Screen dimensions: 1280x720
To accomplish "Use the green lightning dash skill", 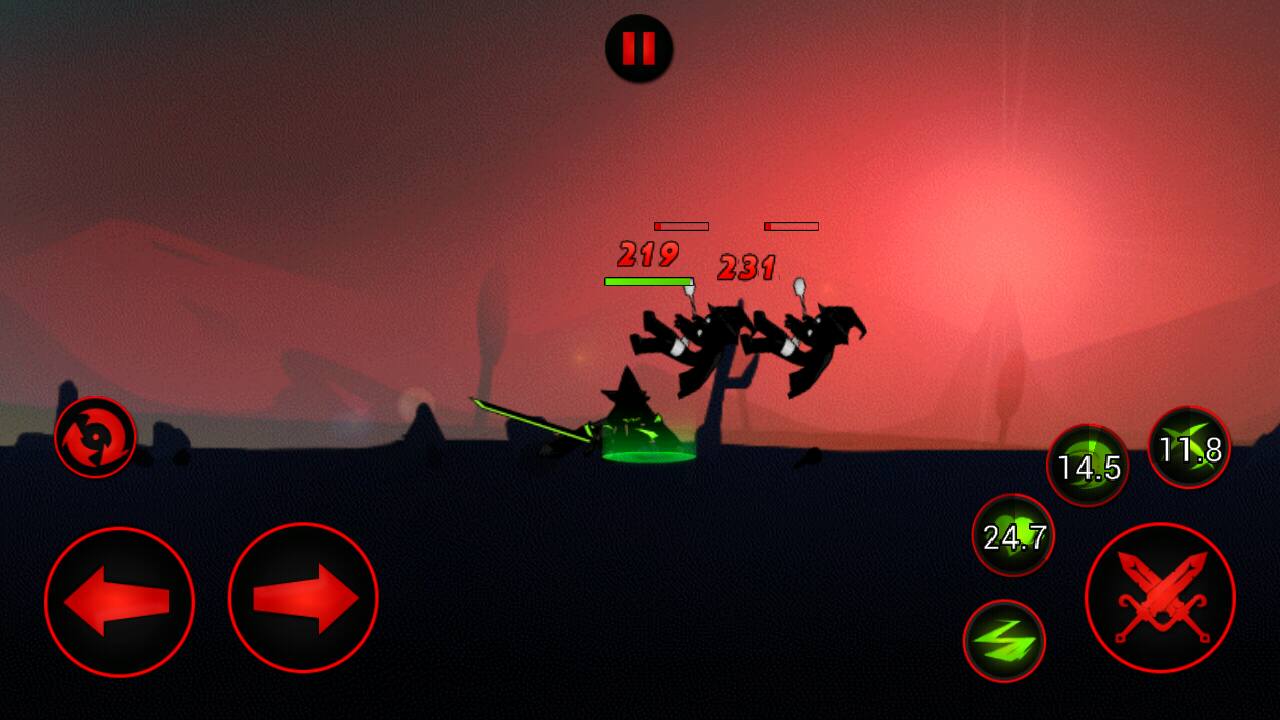I will 1004,641.
